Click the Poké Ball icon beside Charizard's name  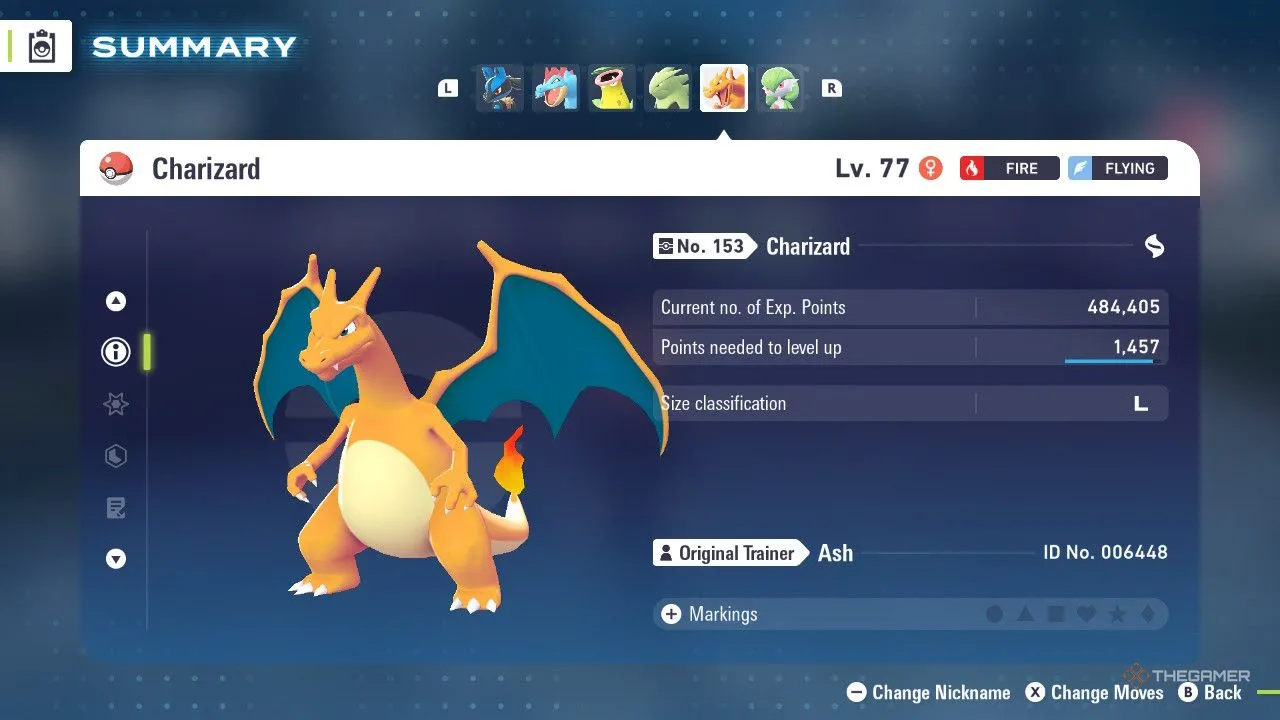click(x=115, y=168)
